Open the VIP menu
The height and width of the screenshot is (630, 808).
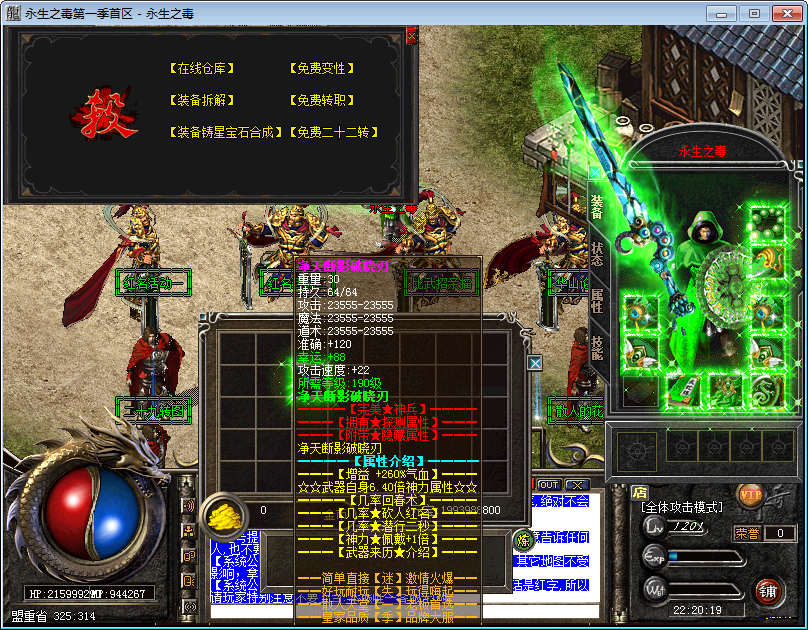pos(750,493)
